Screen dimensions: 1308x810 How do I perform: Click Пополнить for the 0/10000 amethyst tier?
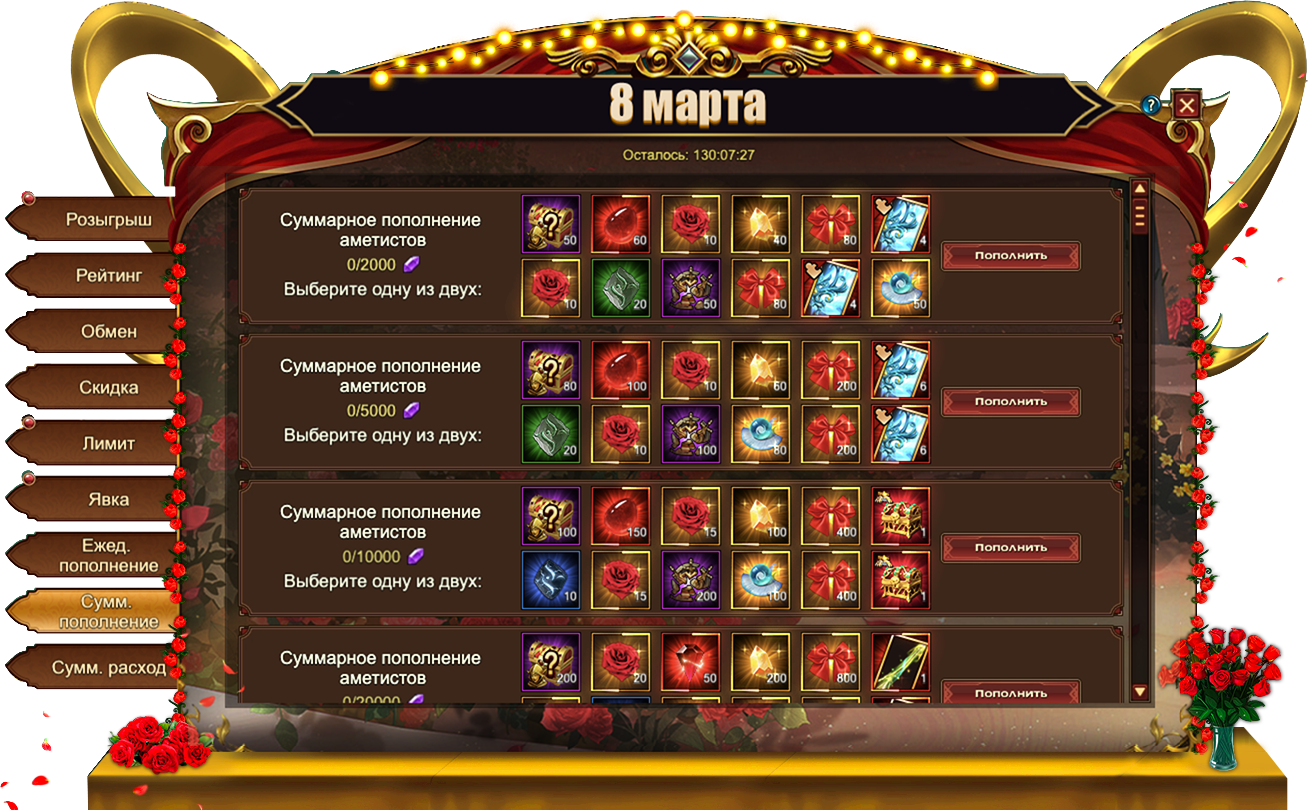click(x=1010, y=547)
